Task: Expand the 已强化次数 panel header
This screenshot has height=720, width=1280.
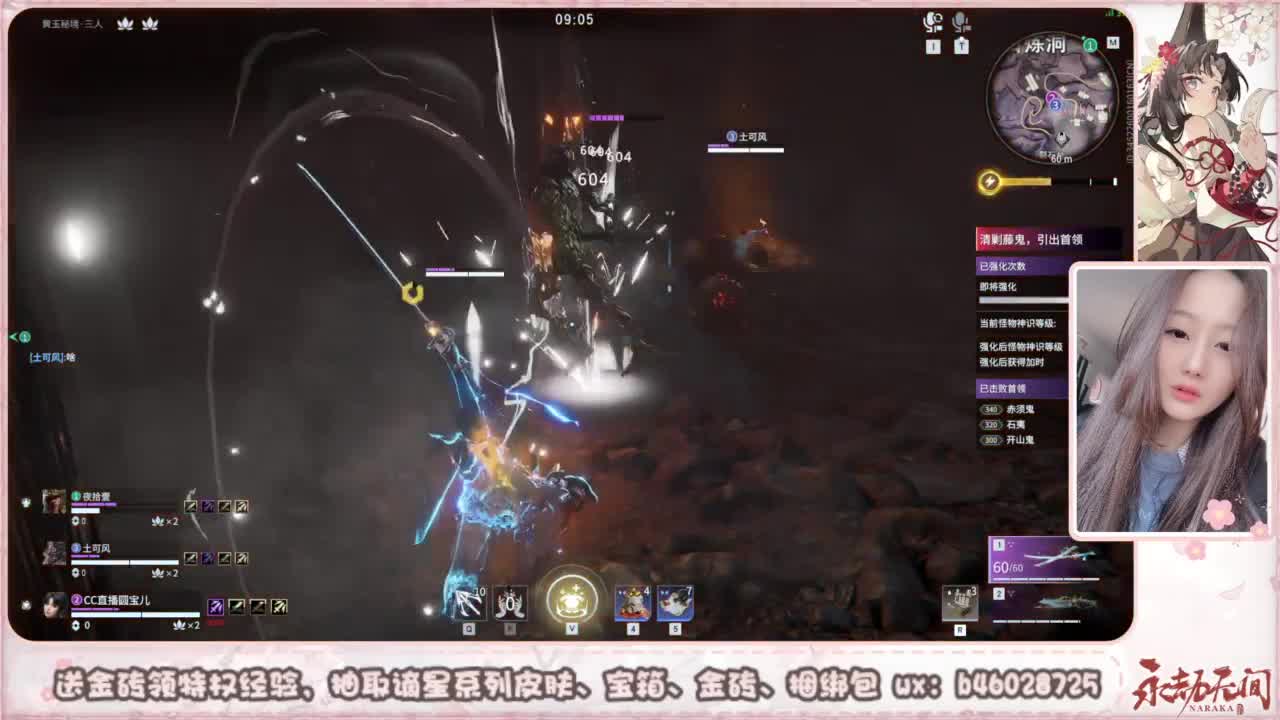Action: click(1005, 264)
